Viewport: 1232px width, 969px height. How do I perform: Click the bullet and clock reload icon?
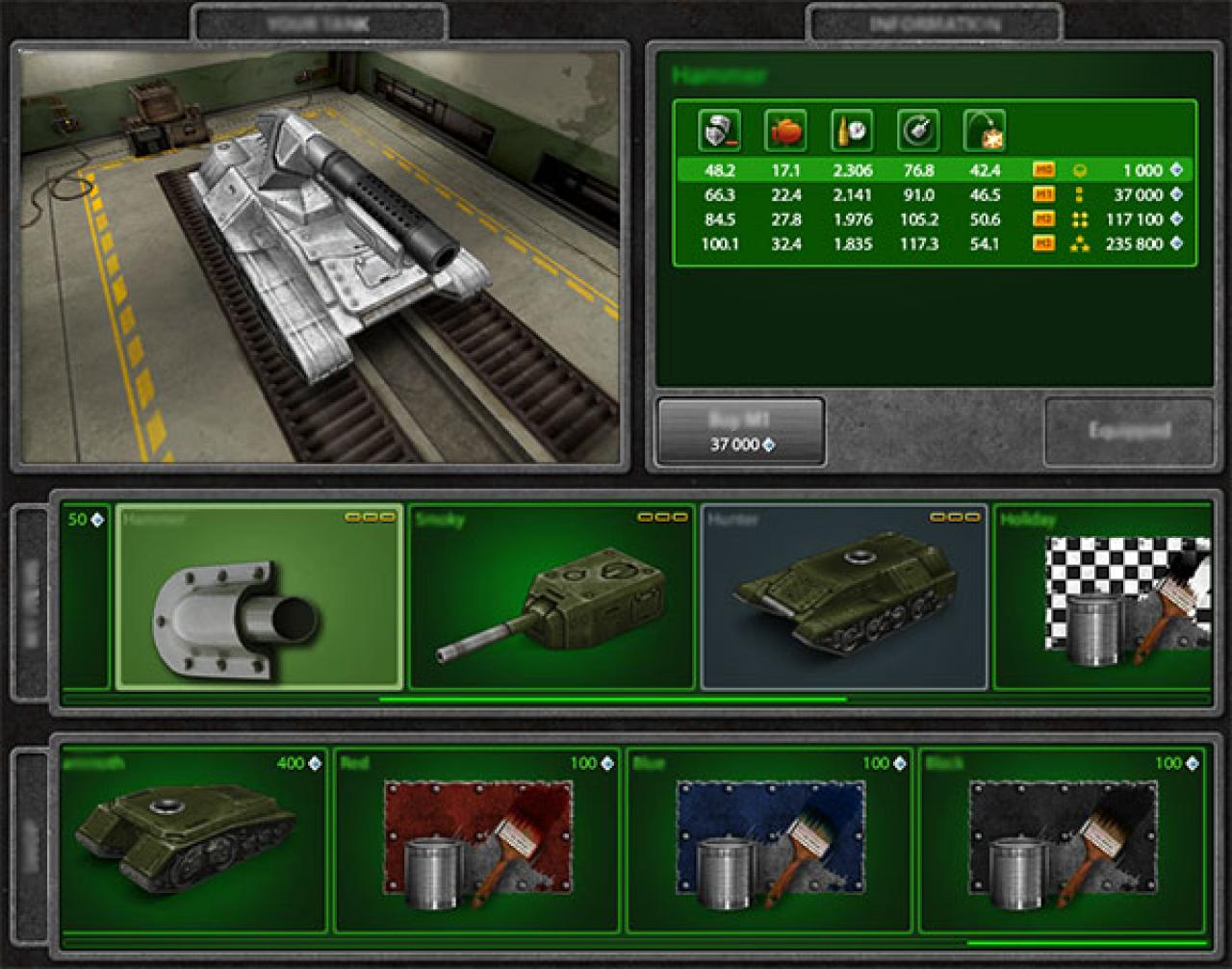coord(852,130)
